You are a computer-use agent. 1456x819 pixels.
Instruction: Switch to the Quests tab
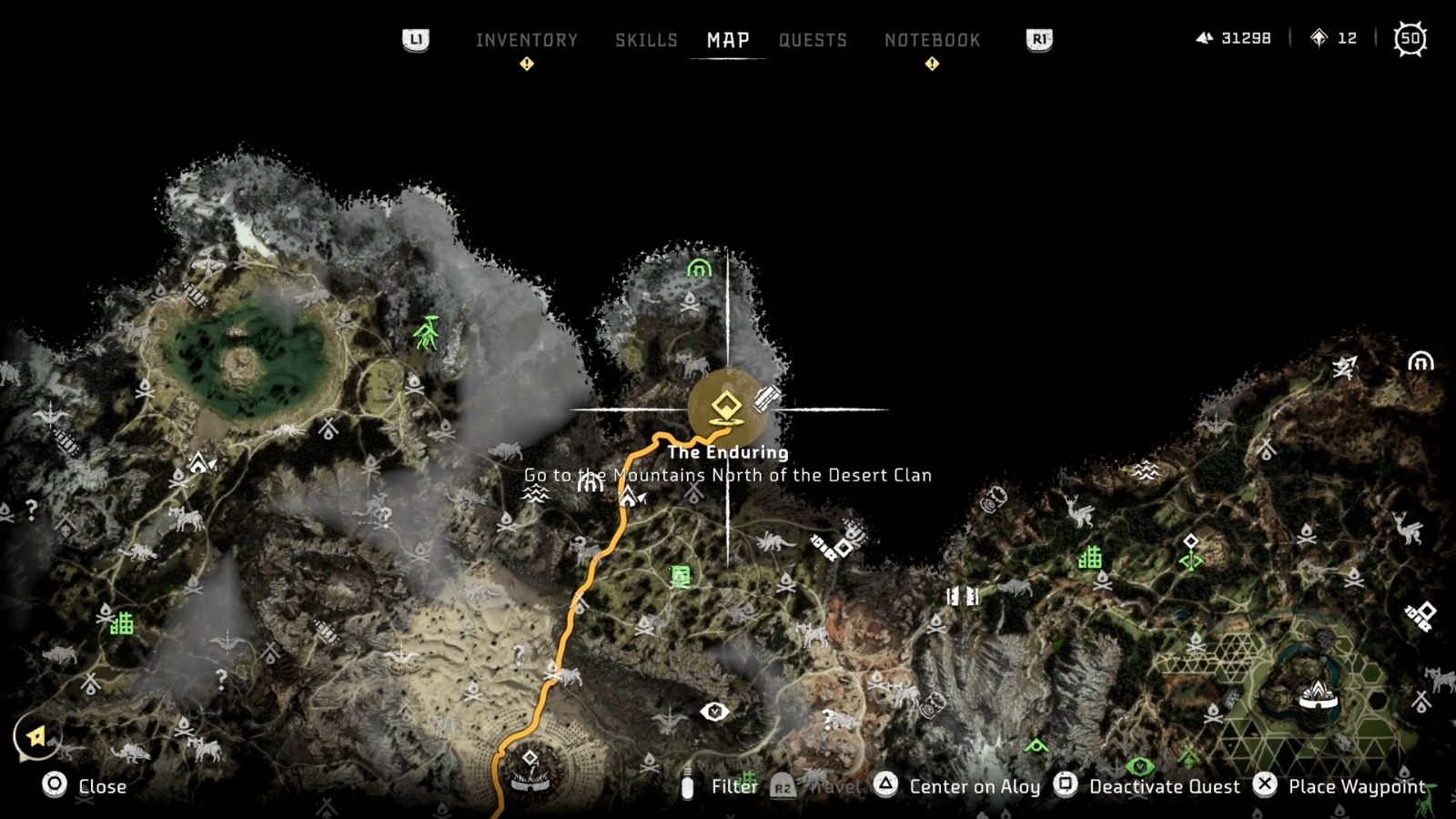(813, 40)
